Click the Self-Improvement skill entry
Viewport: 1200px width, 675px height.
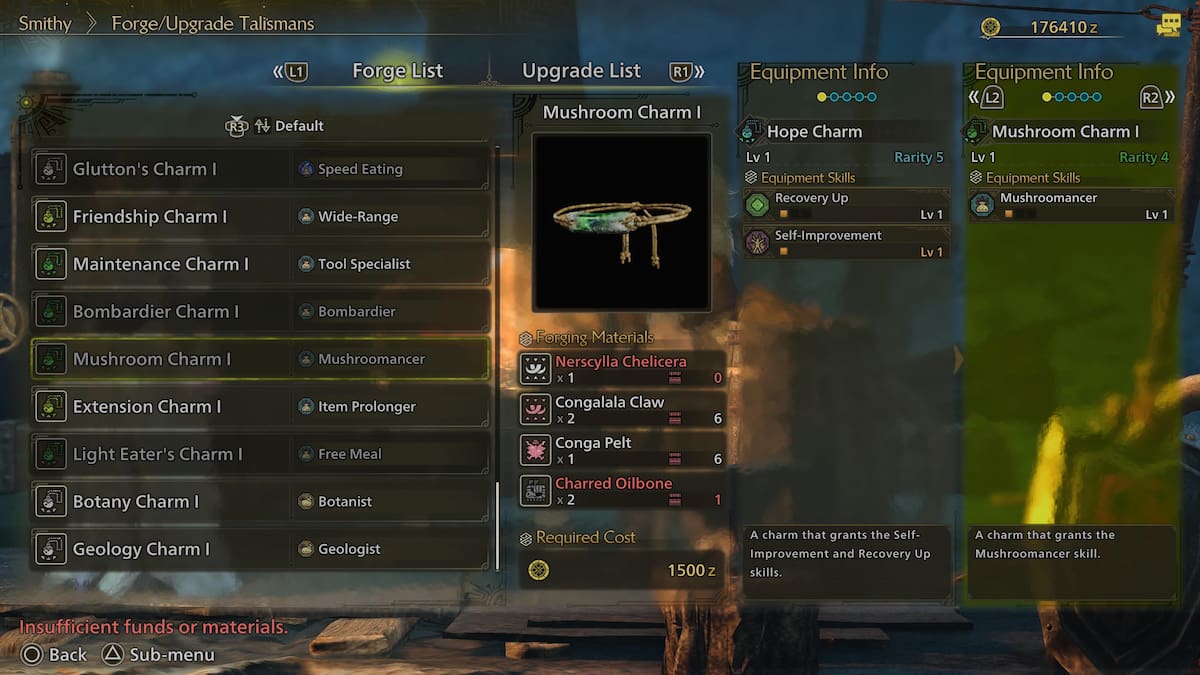(x=845, y=242)
